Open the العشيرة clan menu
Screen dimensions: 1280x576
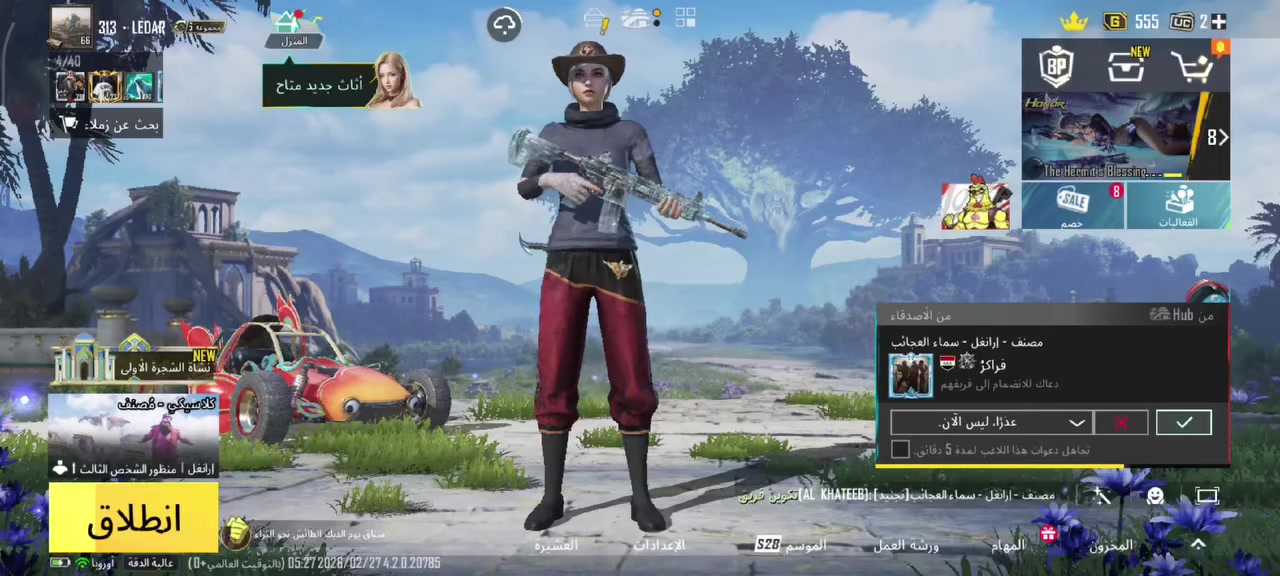pyautogui.click(x=556, y=545)
